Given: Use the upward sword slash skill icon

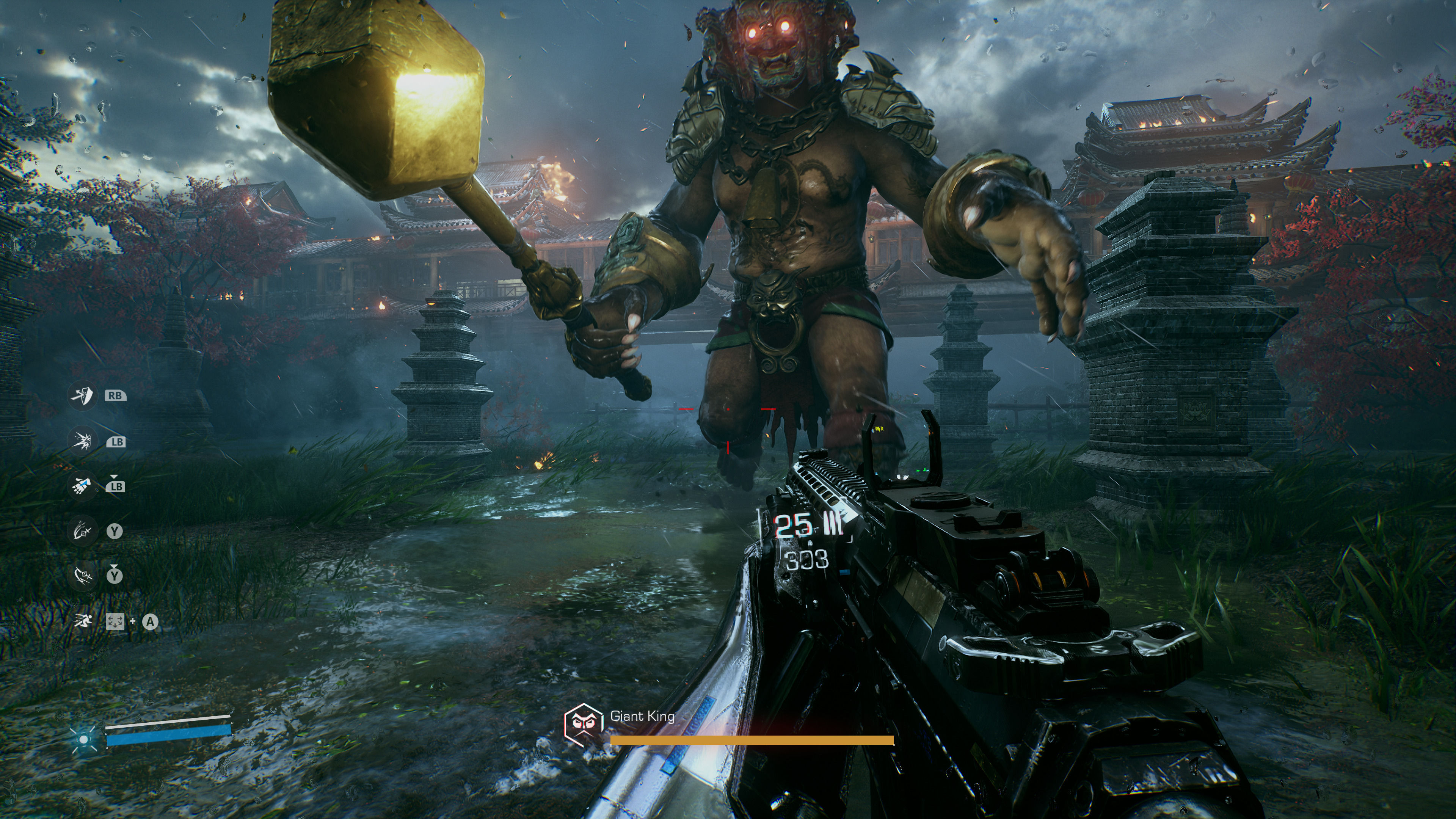Looking at the screenshot, I should (83, 531).
